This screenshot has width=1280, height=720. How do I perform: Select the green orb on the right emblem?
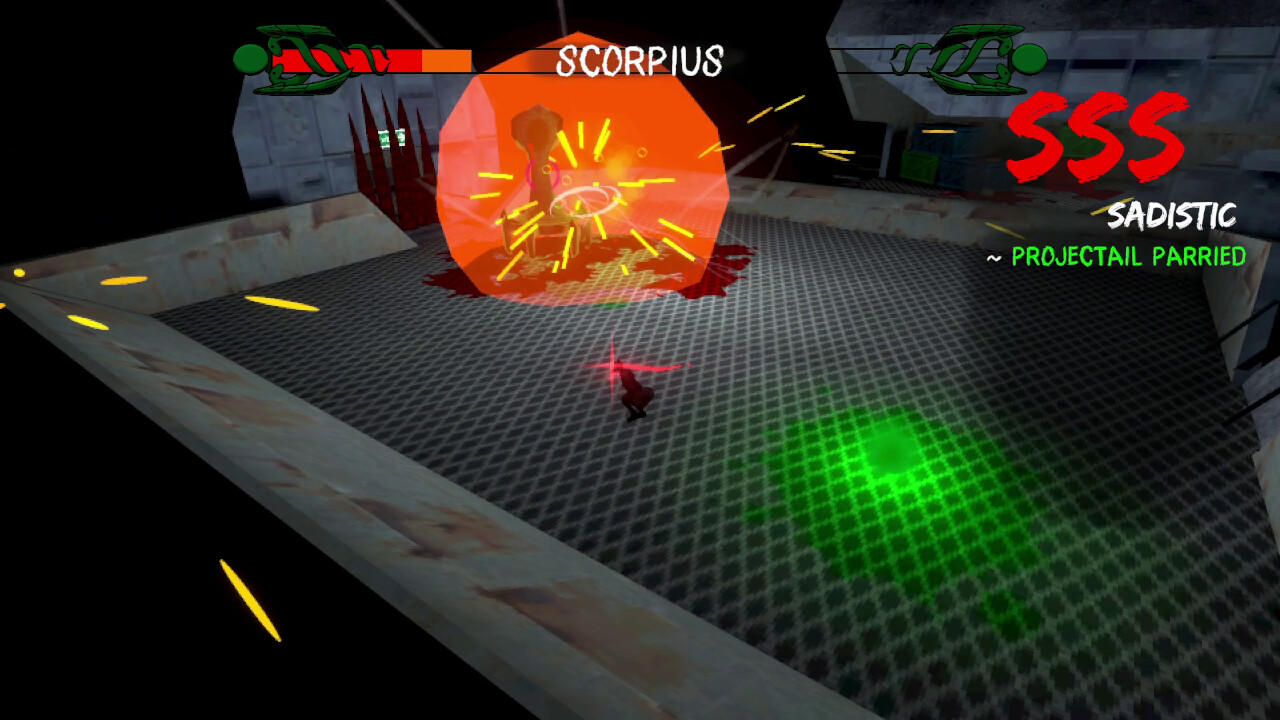[x=1028, y=58]
